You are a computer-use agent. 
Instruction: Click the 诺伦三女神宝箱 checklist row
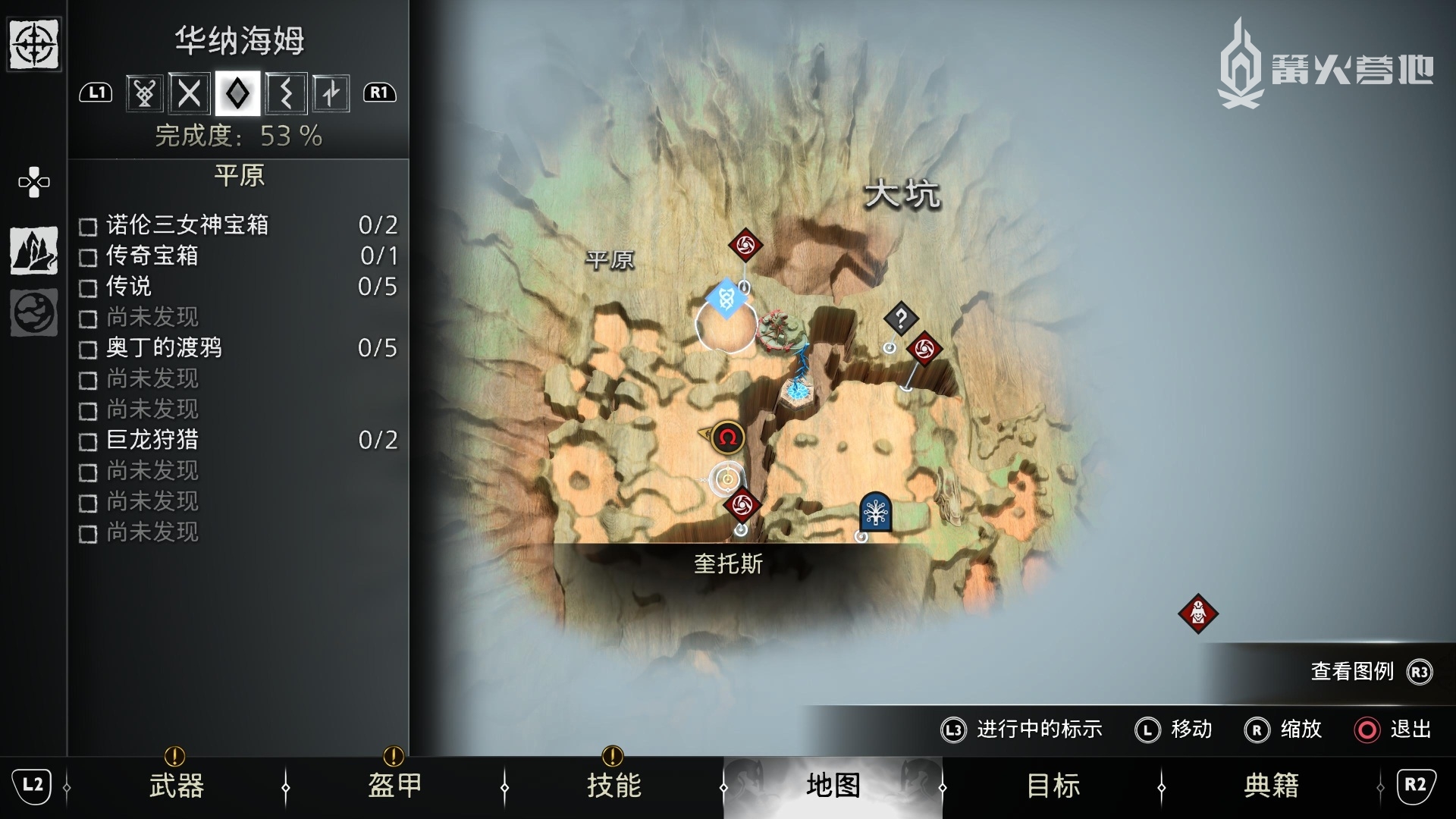pos(239,225)
